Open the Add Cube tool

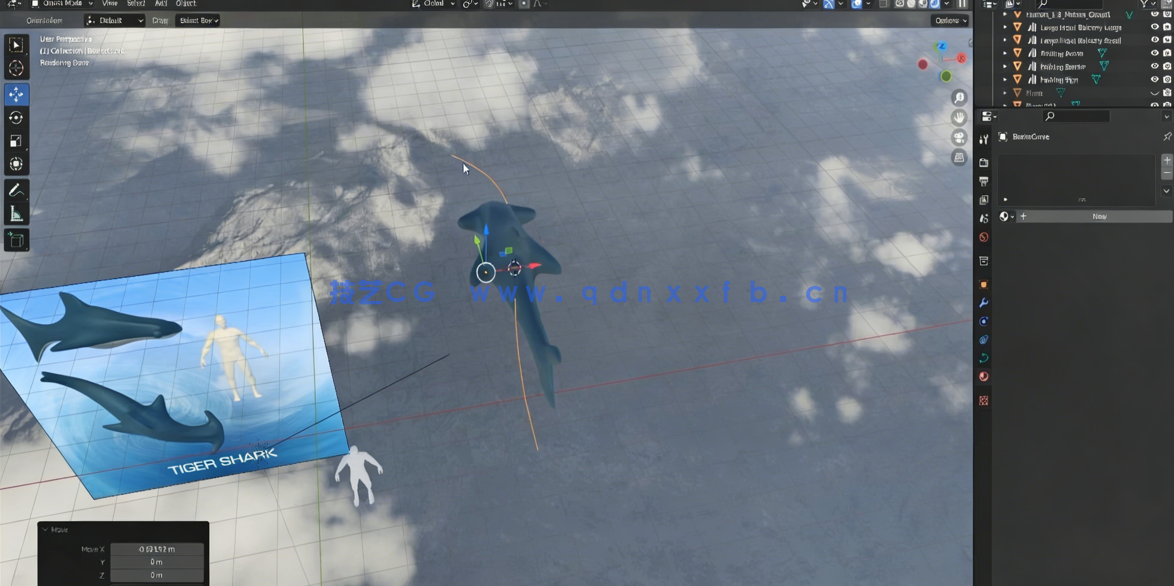coord(16,240)
